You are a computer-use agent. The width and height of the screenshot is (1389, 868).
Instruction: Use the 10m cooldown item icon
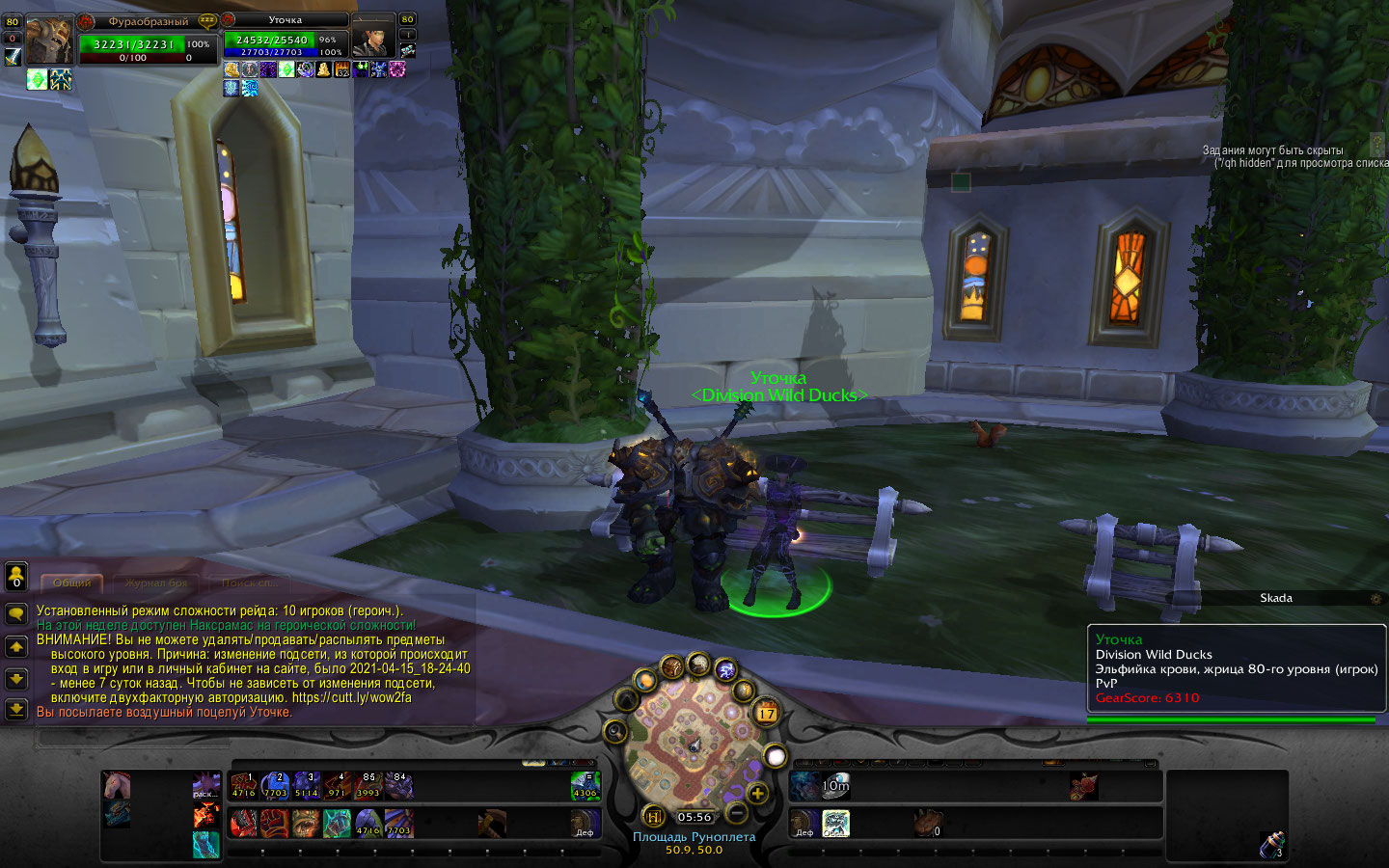pos(835,786)
